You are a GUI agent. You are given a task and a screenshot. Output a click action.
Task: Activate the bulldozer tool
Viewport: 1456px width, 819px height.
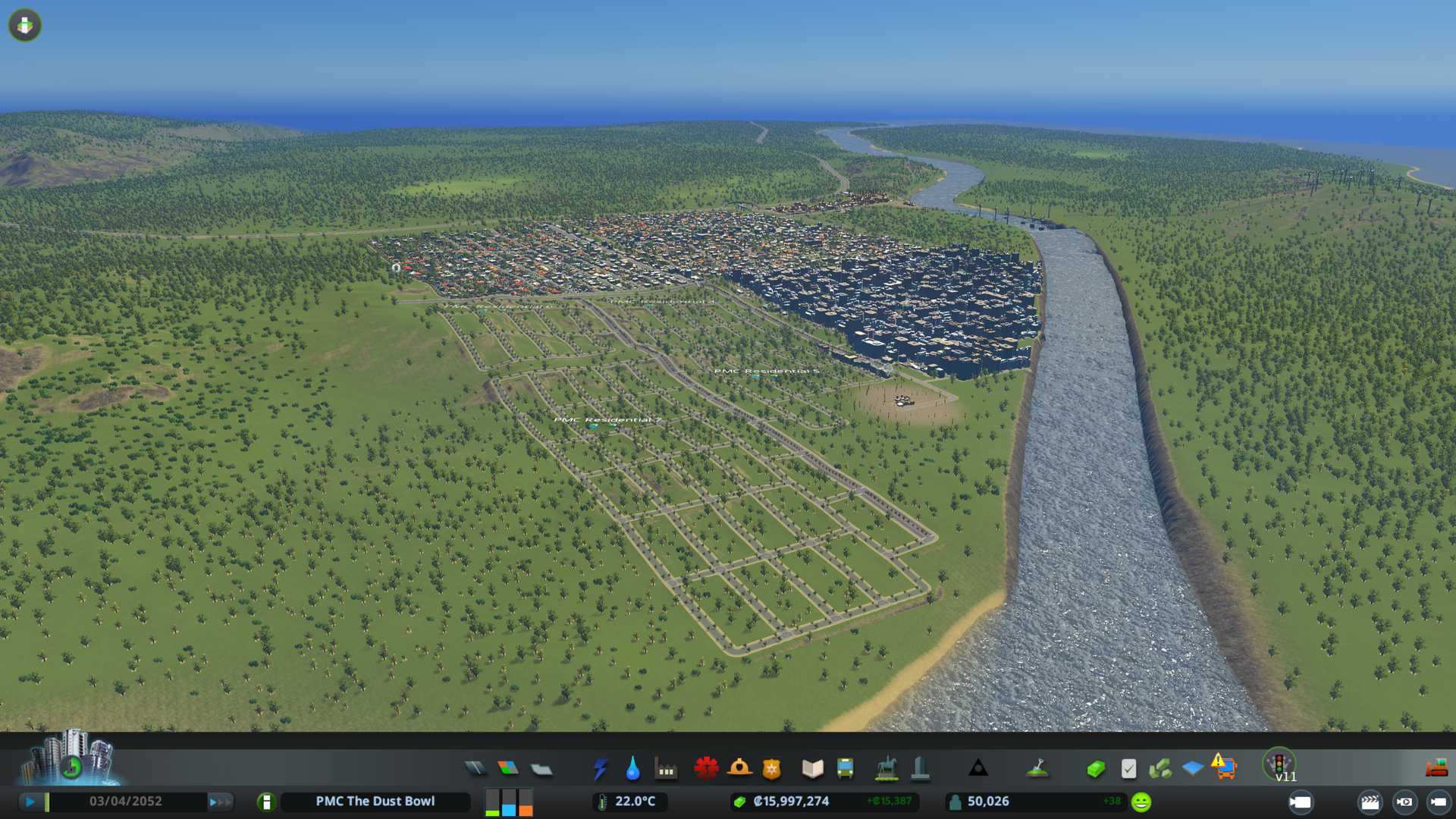1436,769
